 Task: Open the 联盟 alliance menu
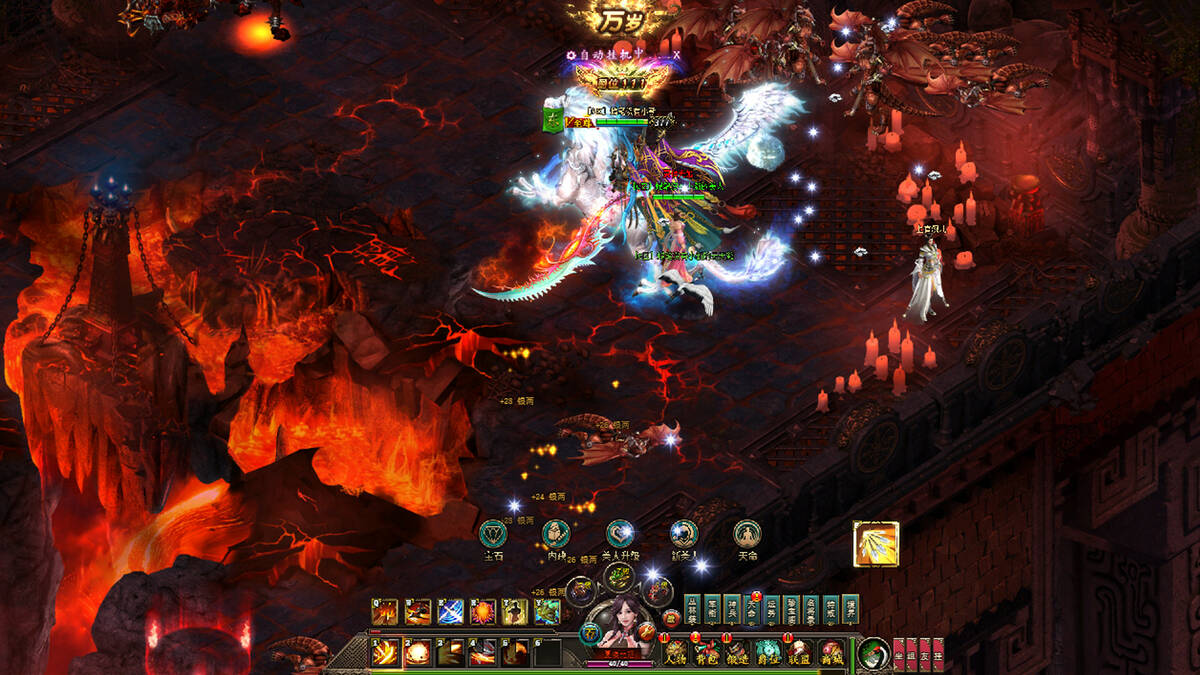(799, 653)
